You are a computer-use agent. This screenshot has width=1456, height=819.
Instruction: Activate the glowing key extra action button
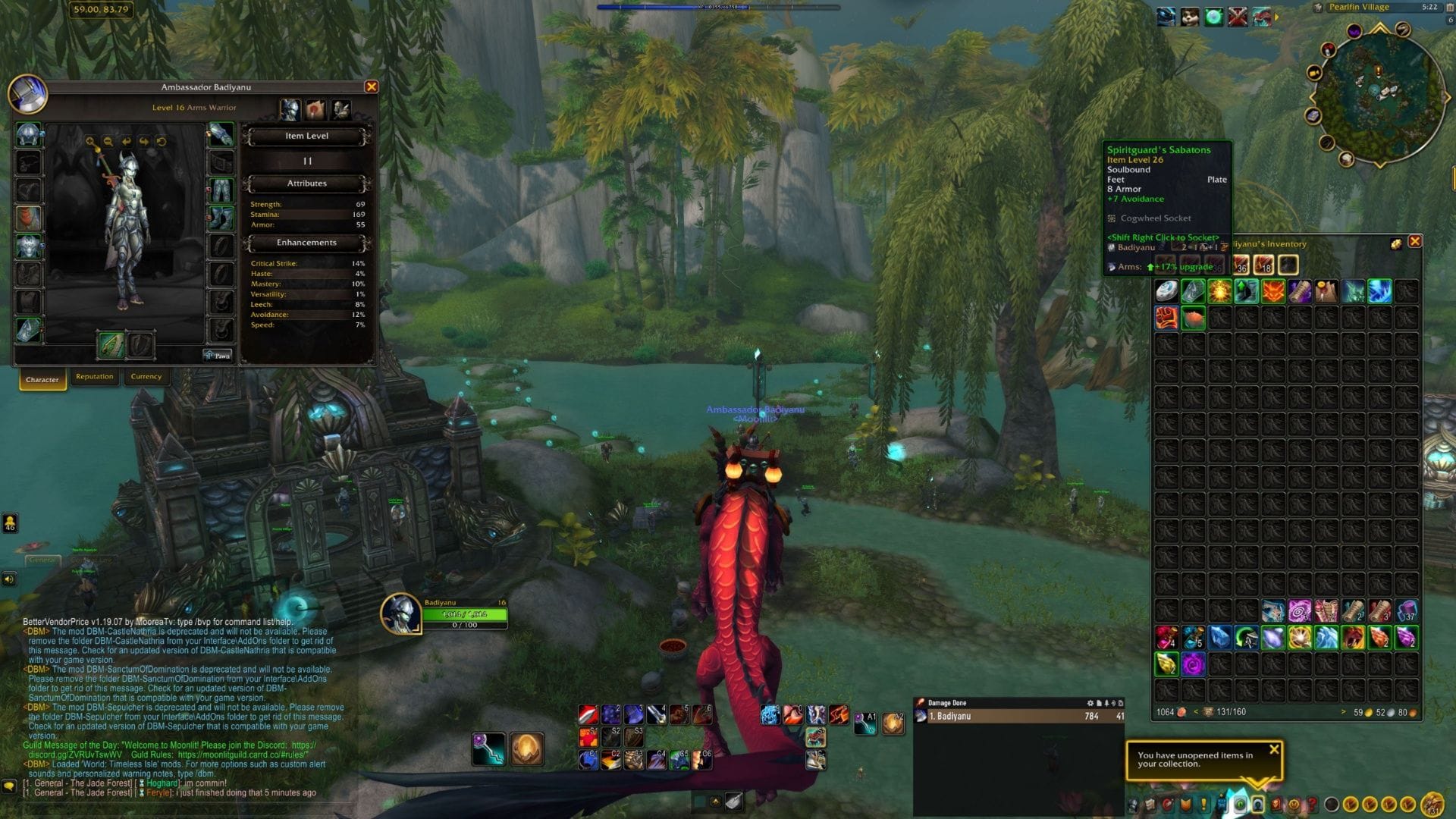point(489,749)
